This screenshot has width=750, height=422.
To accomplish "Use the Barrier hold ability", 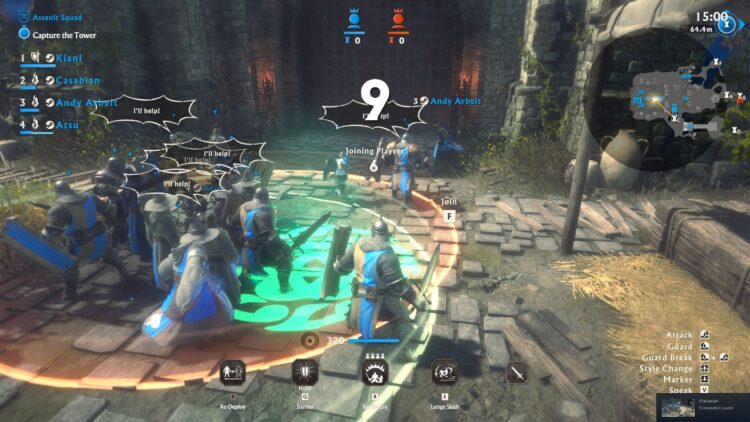I will (304, 374).
